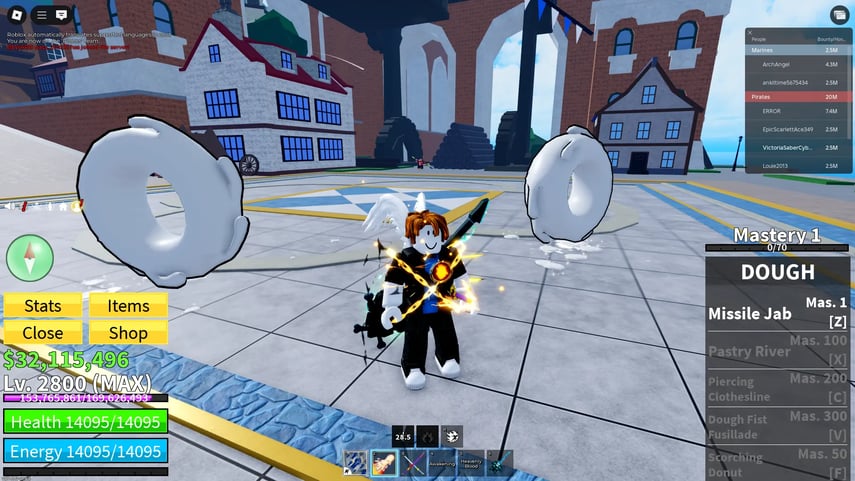Select the Dough fist hotbar slot
This screenshot has width=855, height=481.
pos(385,463)
